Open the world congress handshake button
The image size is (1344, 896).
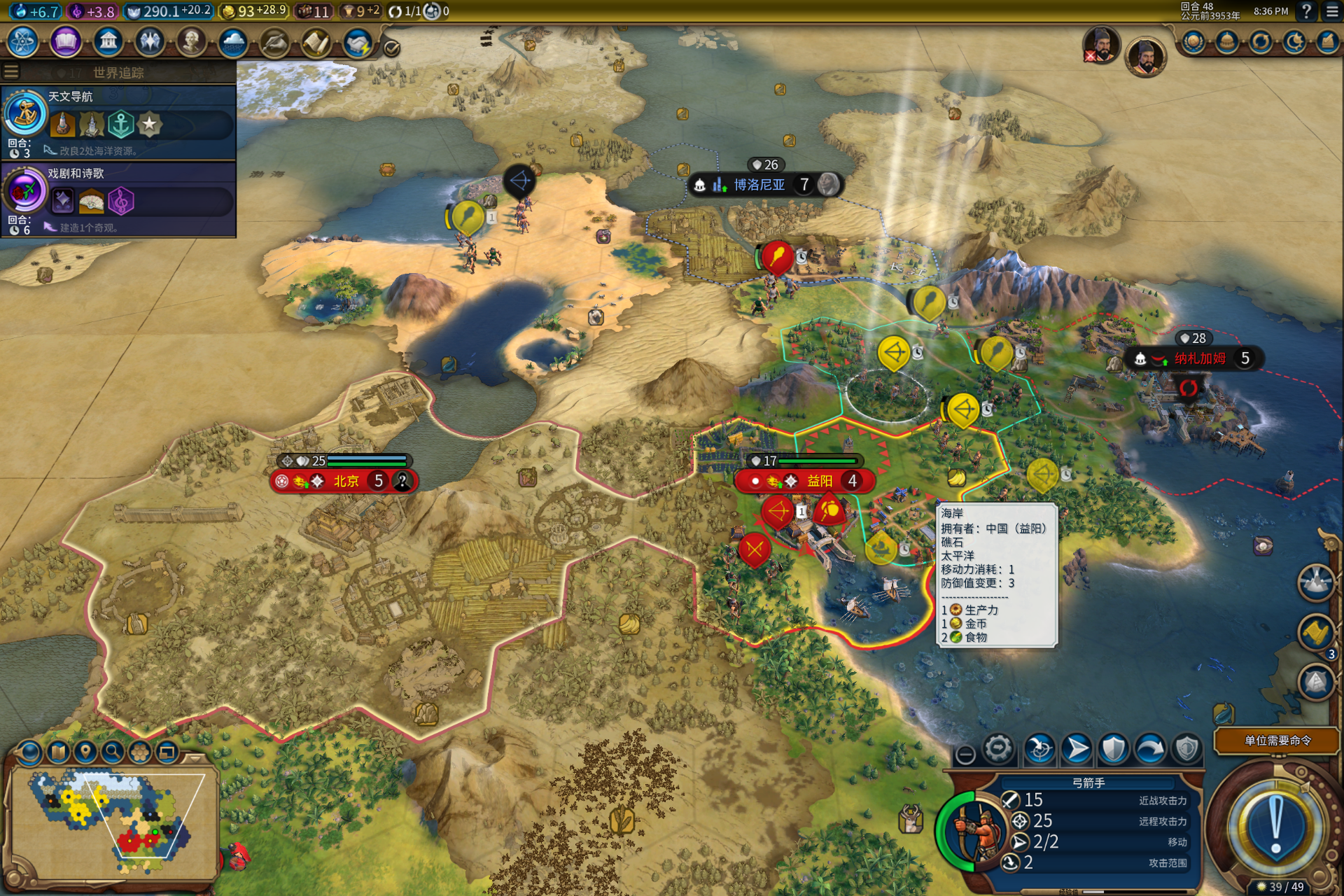point(358,43)
